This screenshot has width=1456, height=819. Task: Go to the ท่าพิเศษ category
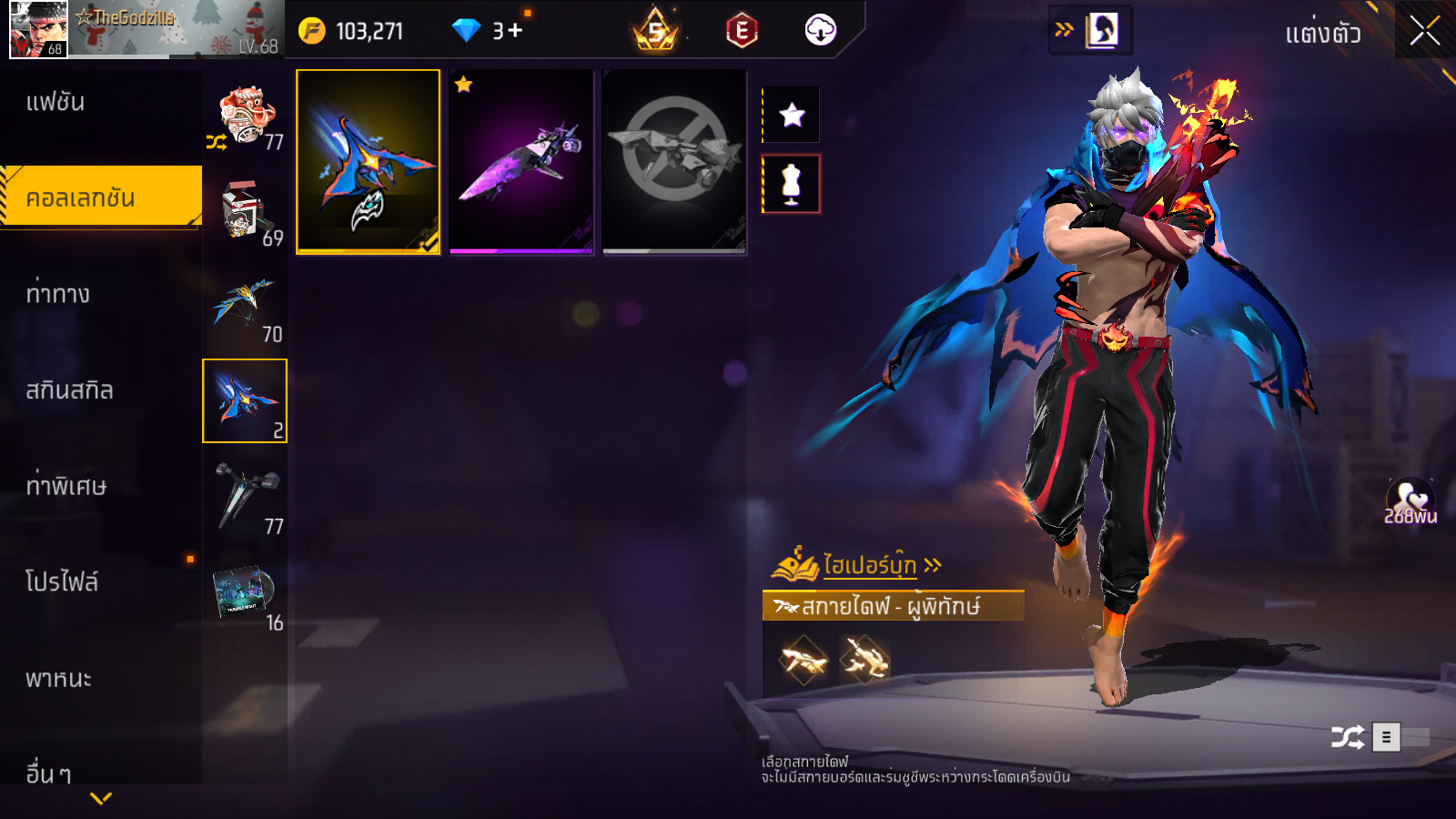pyautogui.click(x=66, y=486)
